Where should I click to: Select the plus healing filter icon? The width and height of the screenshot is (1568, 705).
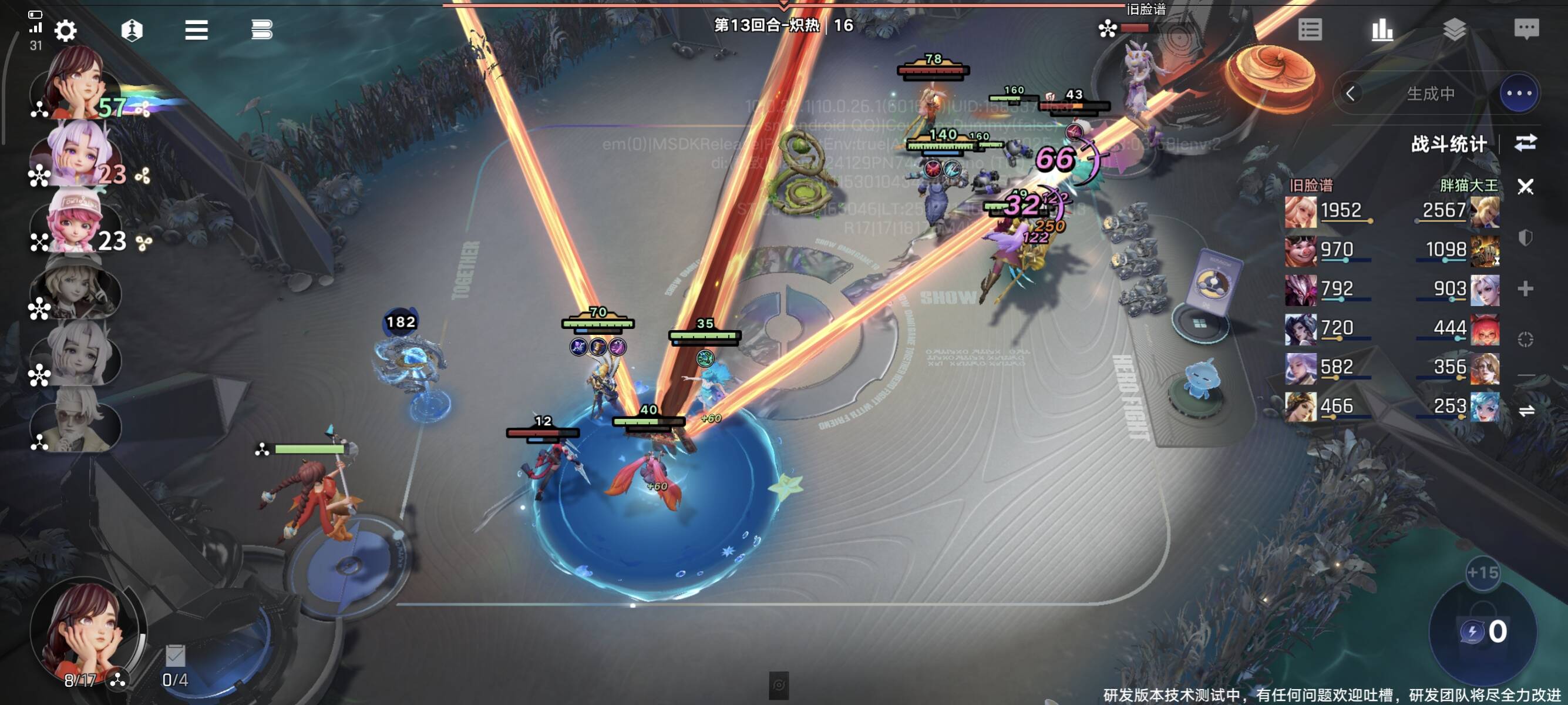pyautogui.click(x=1525, y=288)
